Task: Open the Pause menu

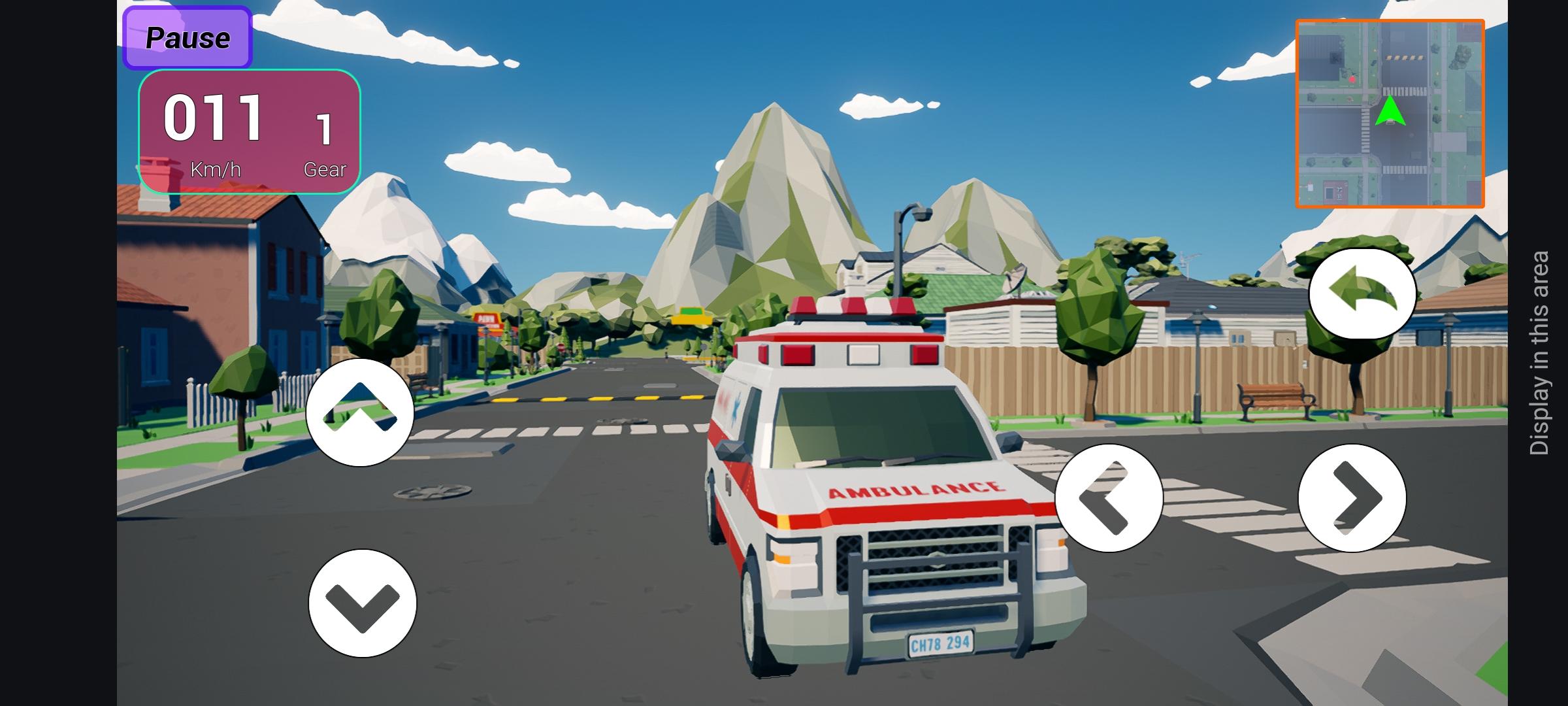Action: 188,38
